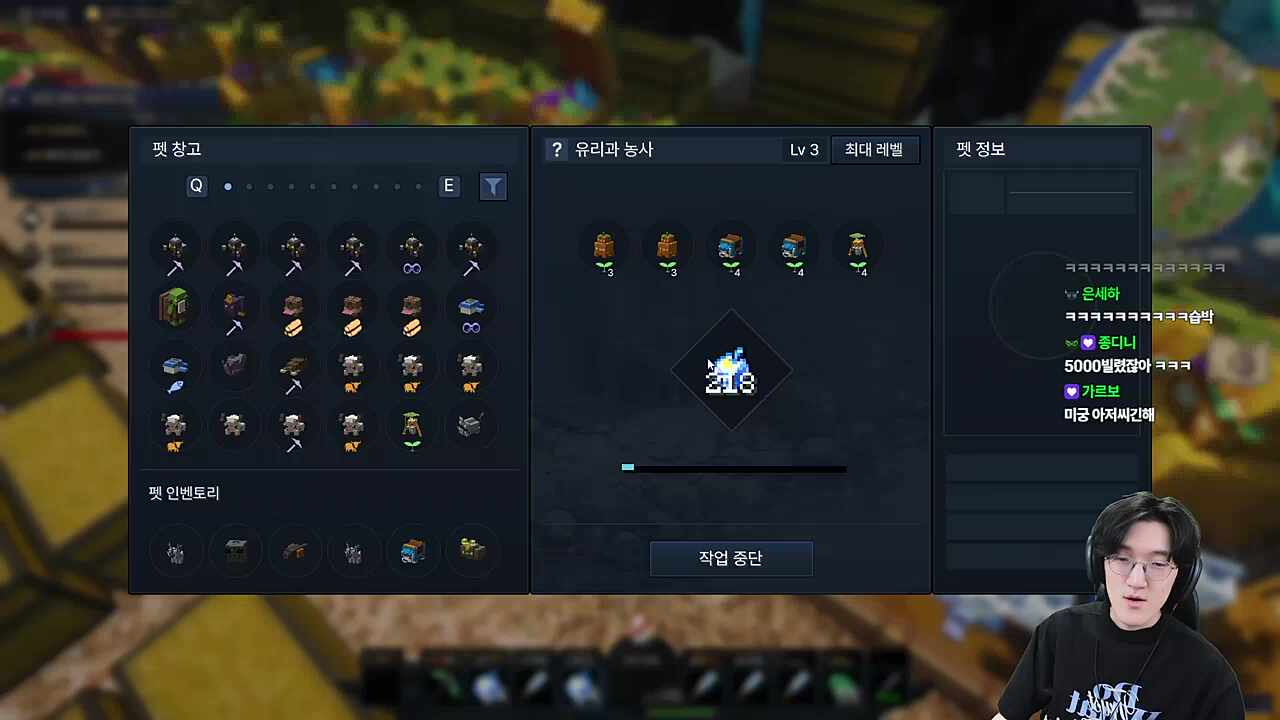Select the yellow pet in pet inventory
This screenshot has height=720, width=1280.
point(471,548)
